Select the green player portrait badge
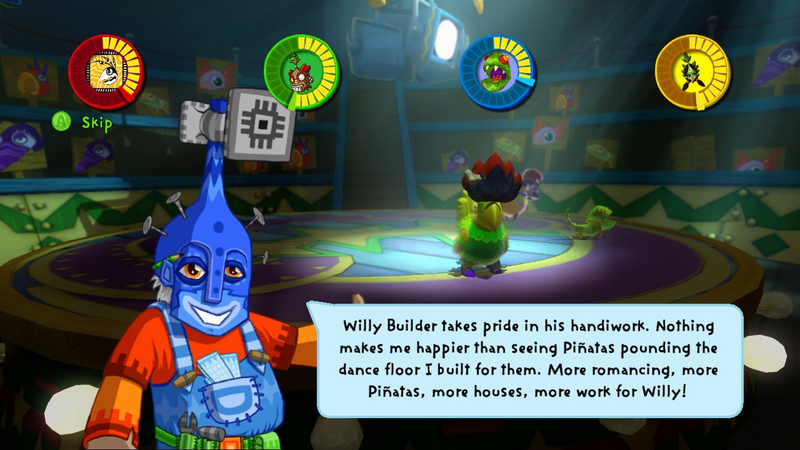800x450 pixels. tap(301, 72)
